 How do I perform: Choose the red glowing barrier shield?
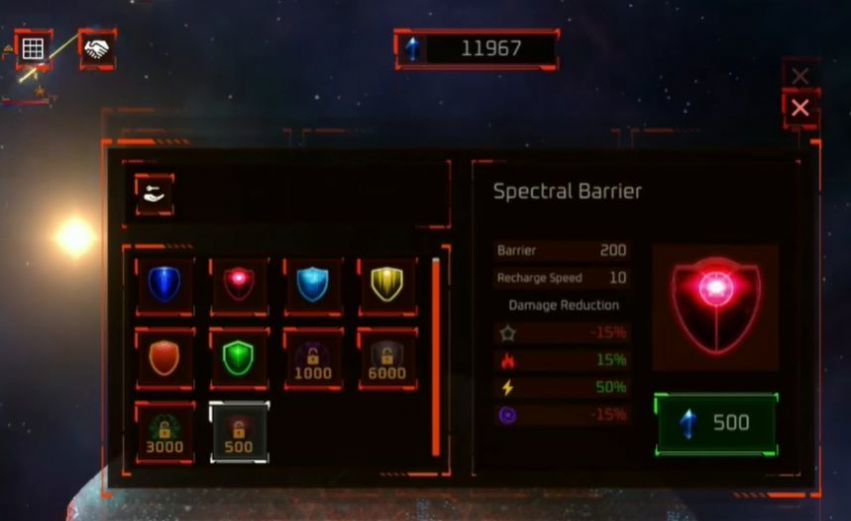[x=239, y=285]
